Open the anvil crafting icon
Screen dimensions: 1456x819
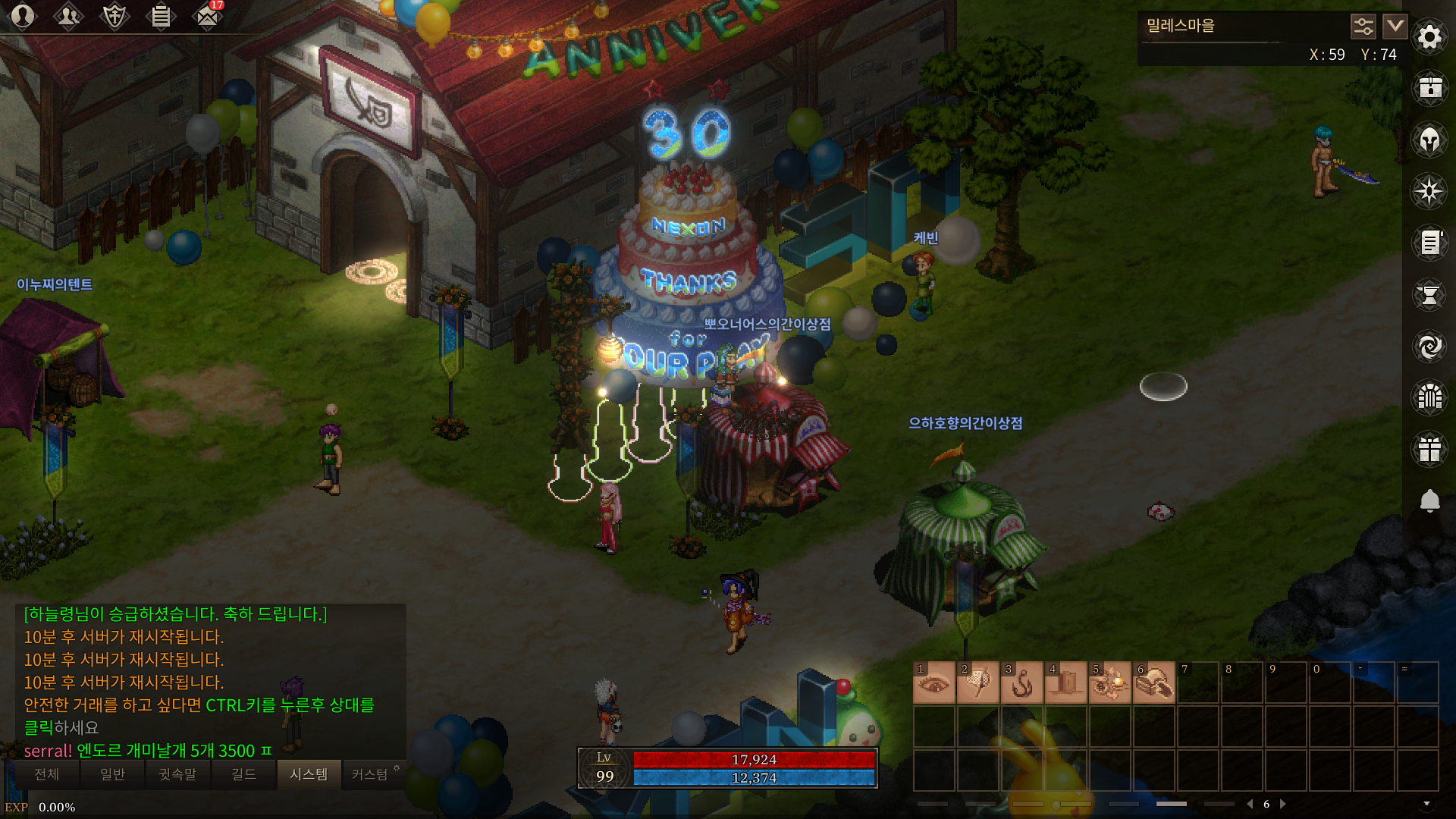[1429, 295]
